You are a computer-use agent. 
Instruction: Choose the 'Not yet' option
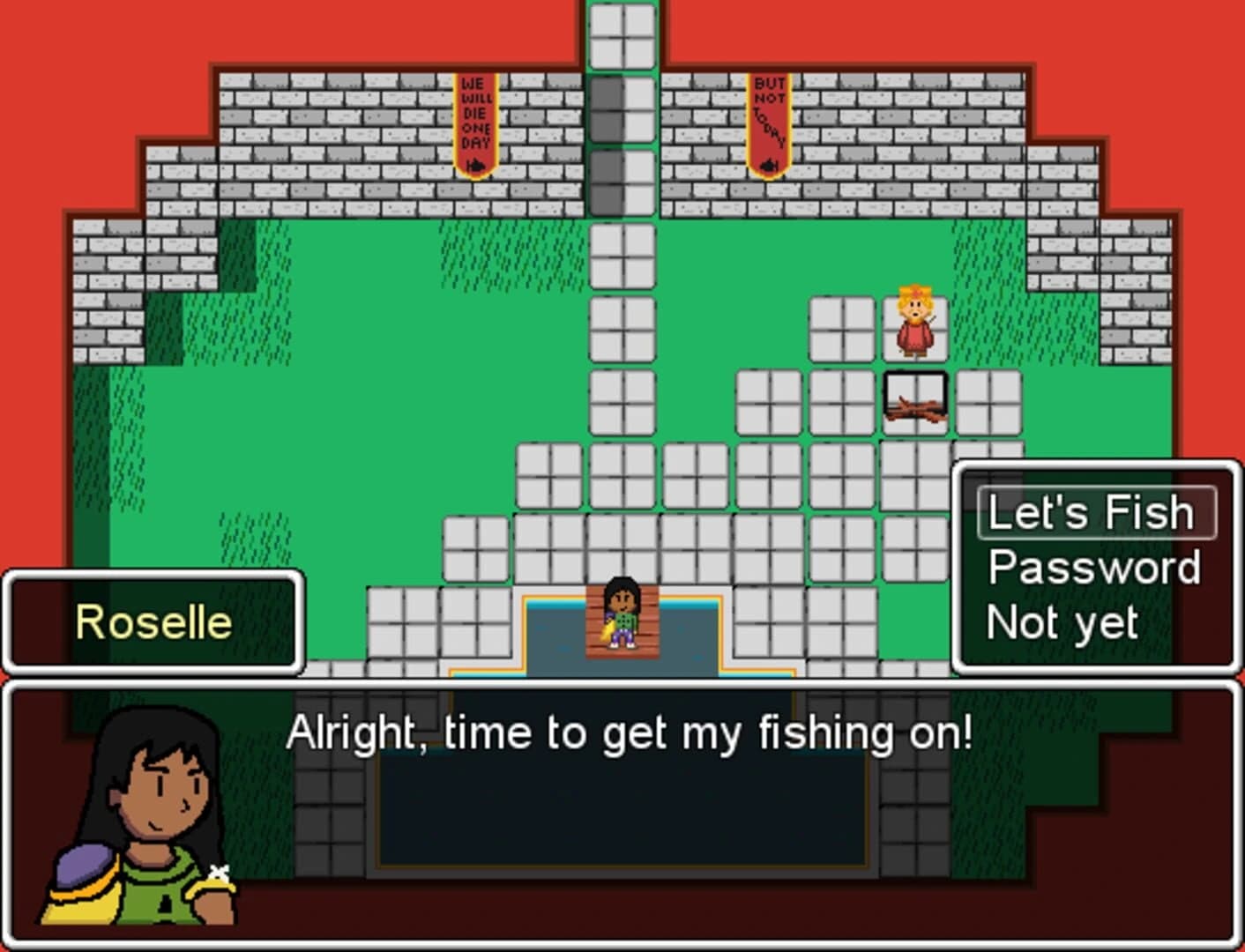tap(1062, 622)
